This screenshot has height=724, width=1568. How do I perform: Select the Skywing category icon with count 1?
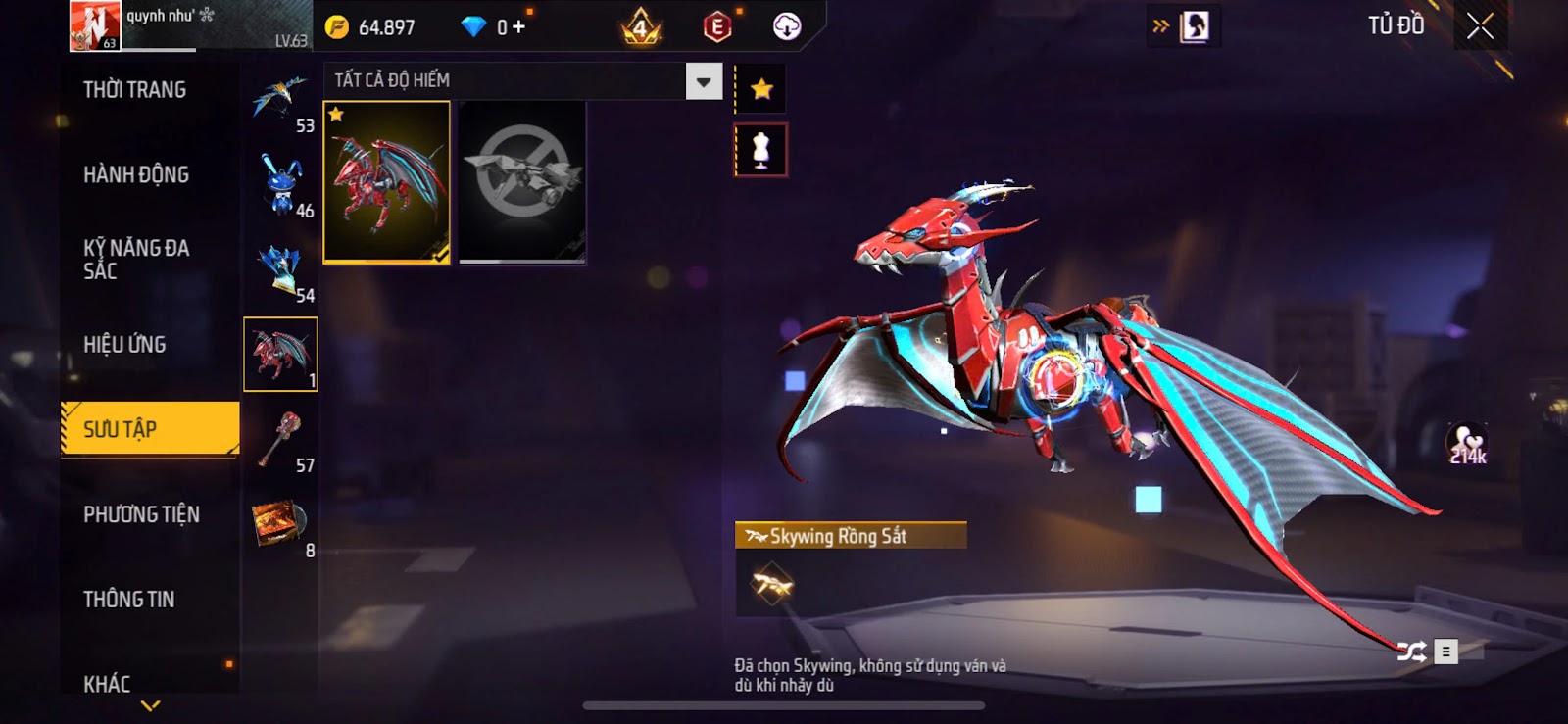point(279,353)
